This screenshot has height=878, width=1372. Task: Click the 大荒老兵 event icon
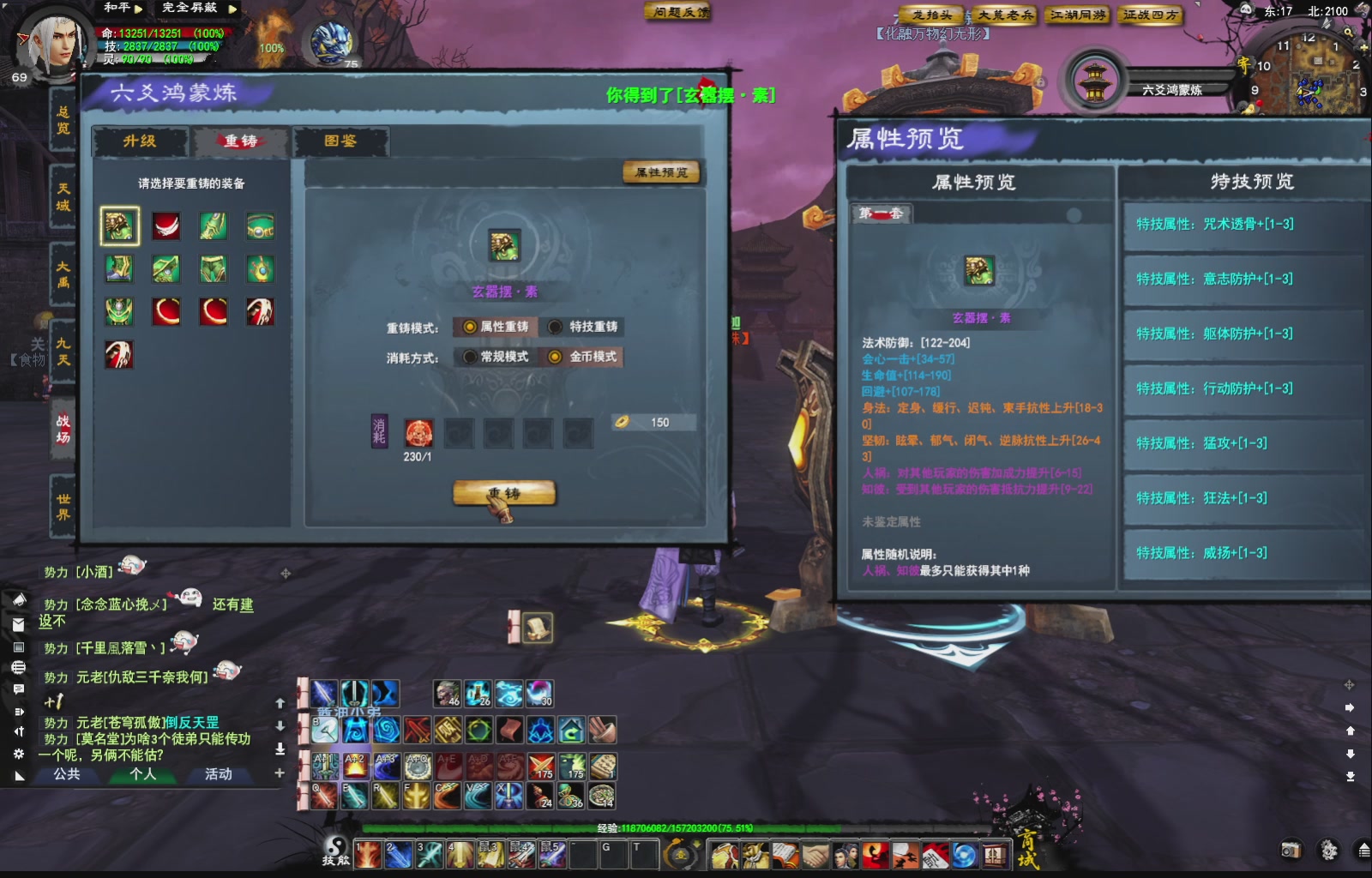(1006, 15)
